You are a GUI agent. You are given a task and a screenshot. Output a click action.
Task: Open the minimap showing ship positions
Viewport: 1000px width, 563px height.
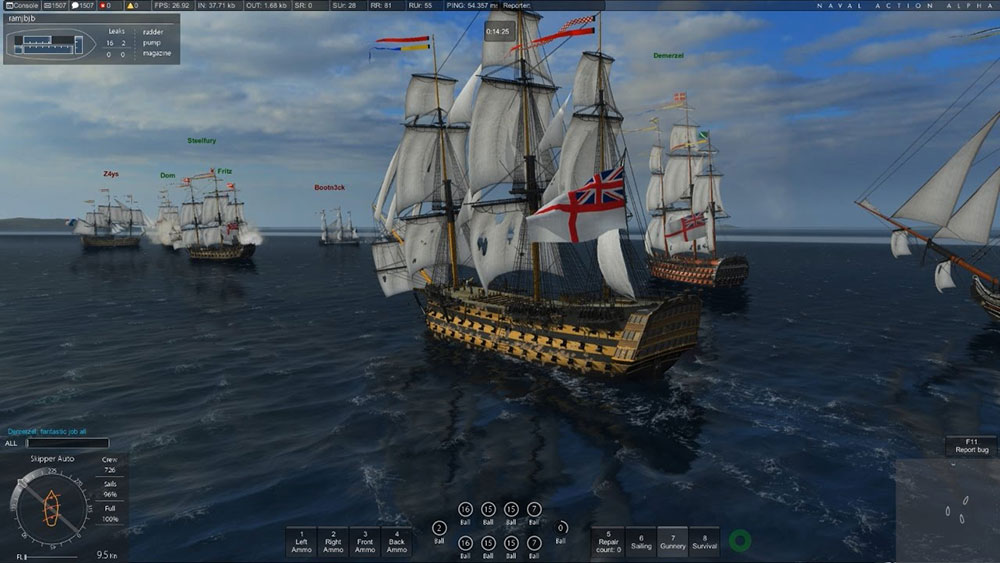pos(946,509)
